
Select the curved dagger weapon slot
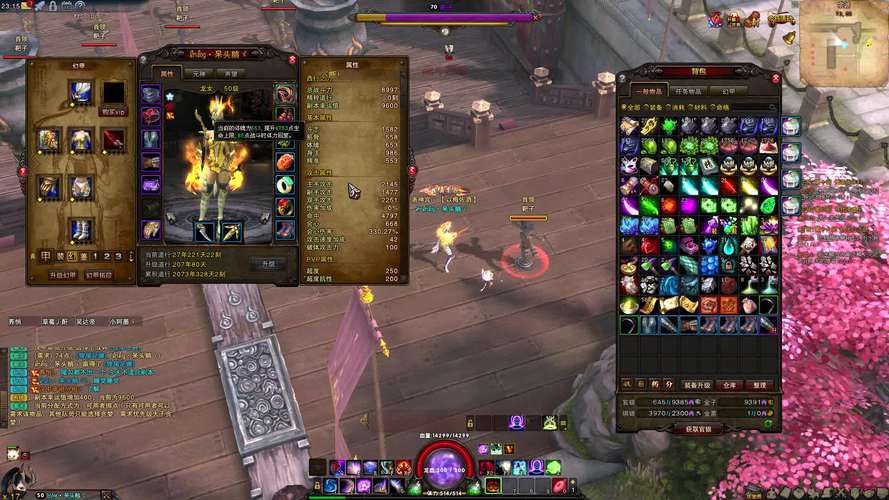[x=202, y=231]
